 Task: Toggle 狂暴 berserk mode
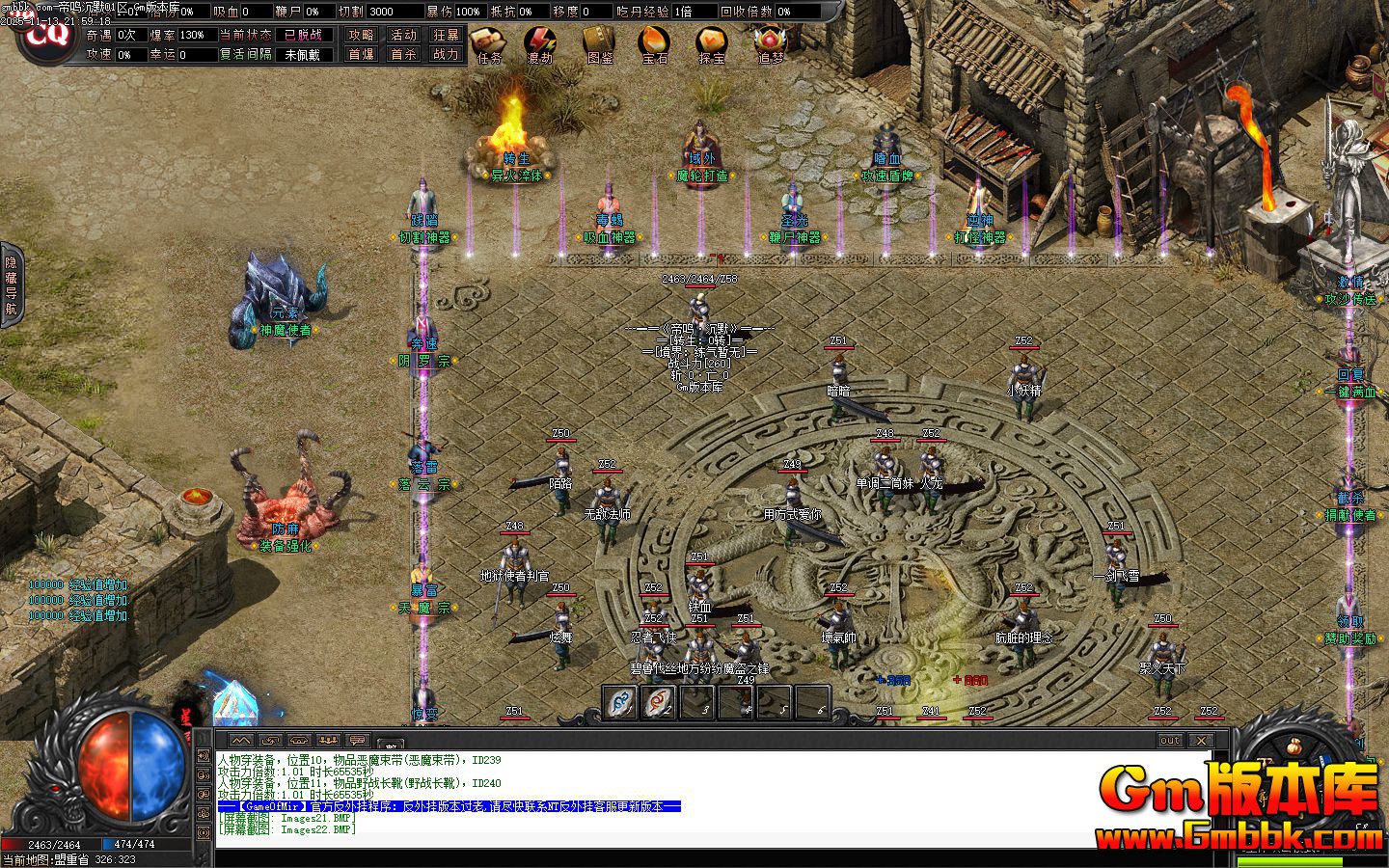[446, 34]
